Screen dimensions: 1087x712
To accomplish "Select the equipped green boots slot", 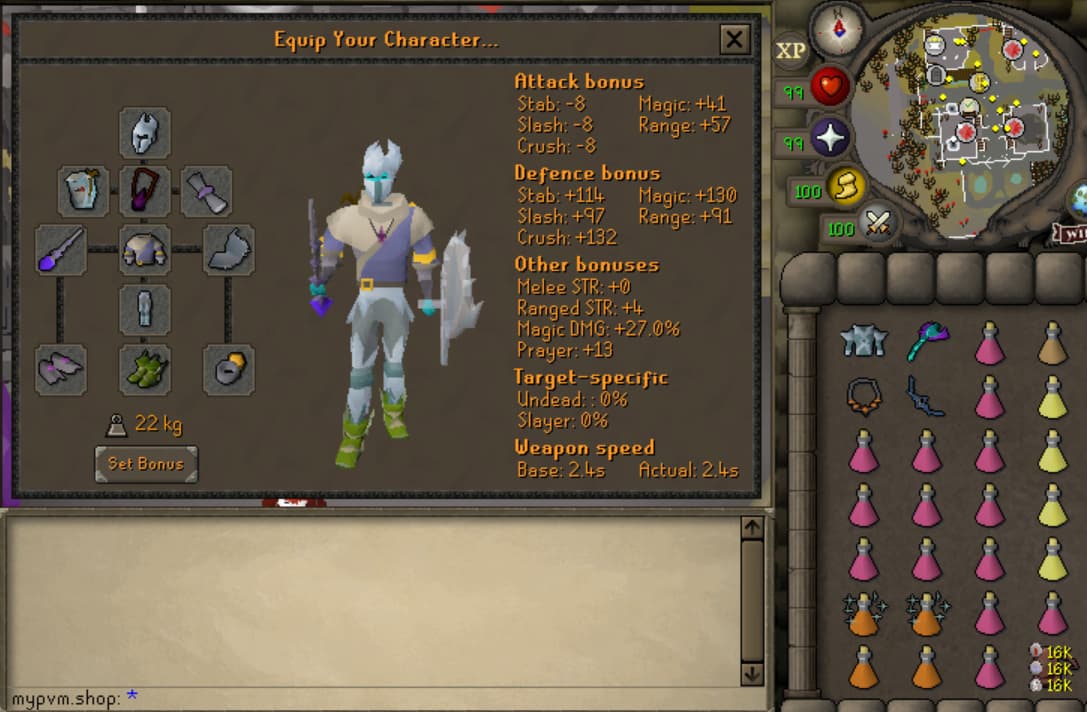I will click(x=145, y=369).
